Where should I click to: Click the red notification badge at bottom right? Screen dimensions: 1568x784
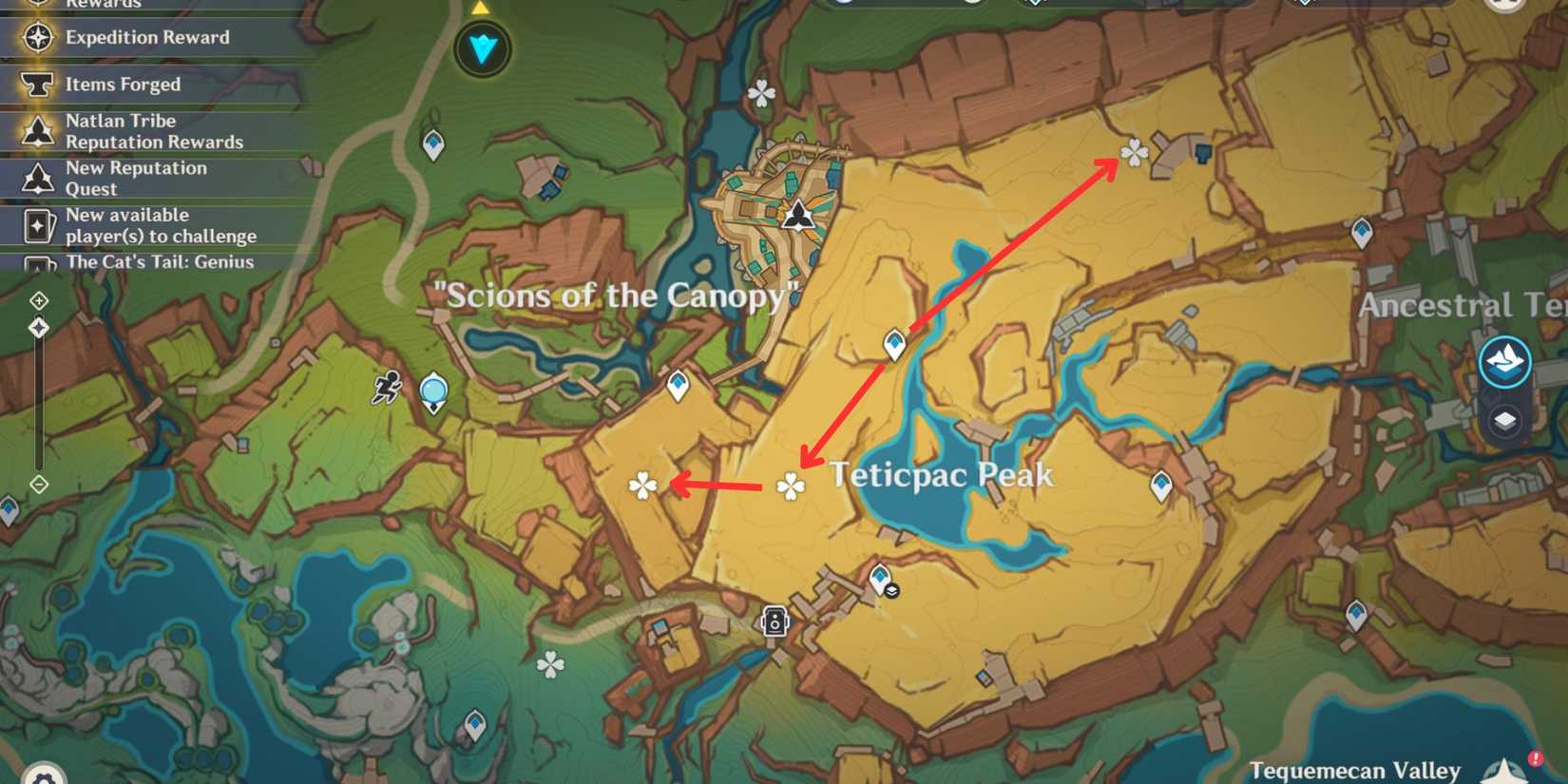point(1537,755)
